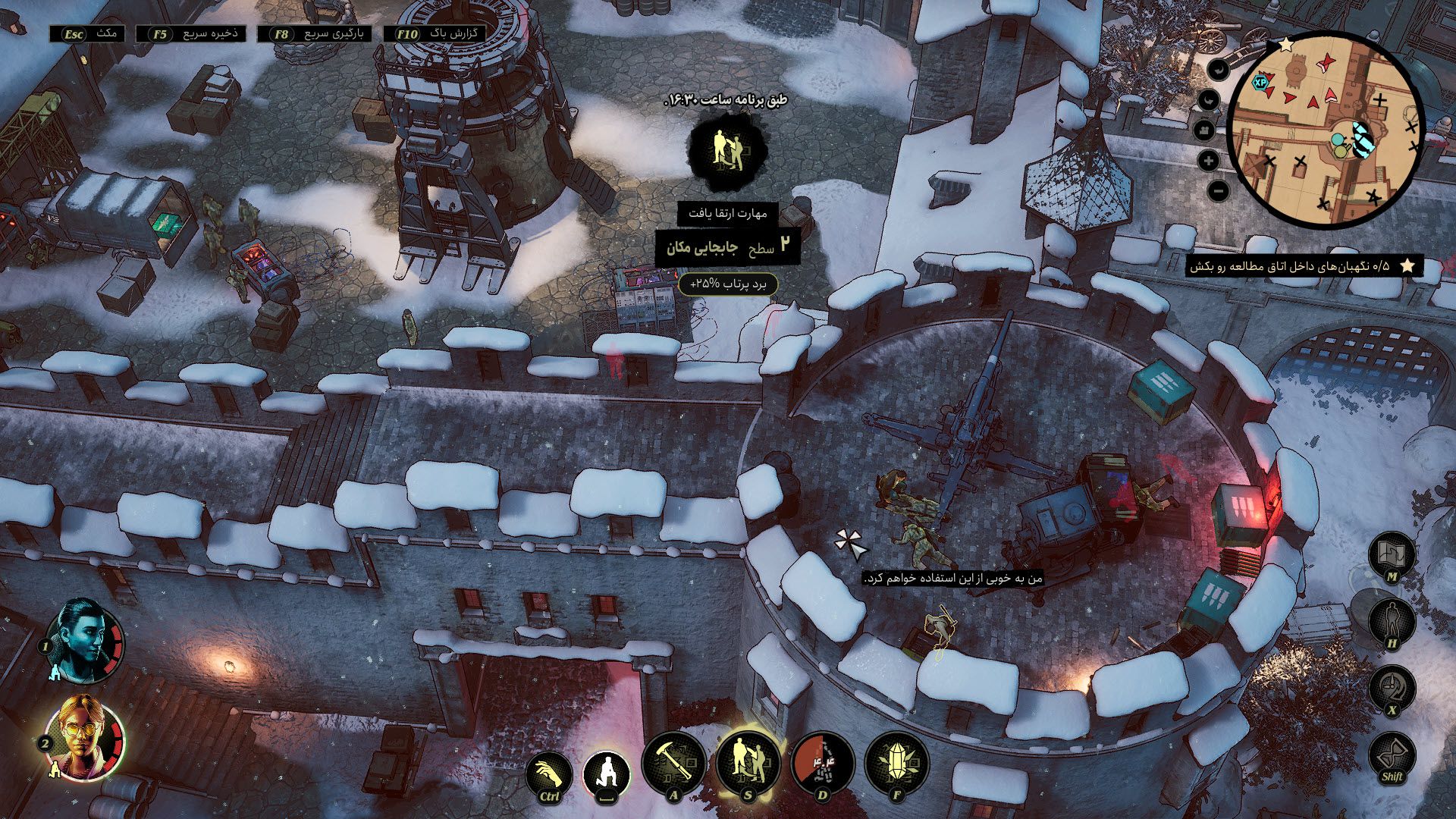Image resolution: width=1456 pixels, height=819 pixels.
Task: Click the standing figure silhouette icon
Action: [1392, 622]
